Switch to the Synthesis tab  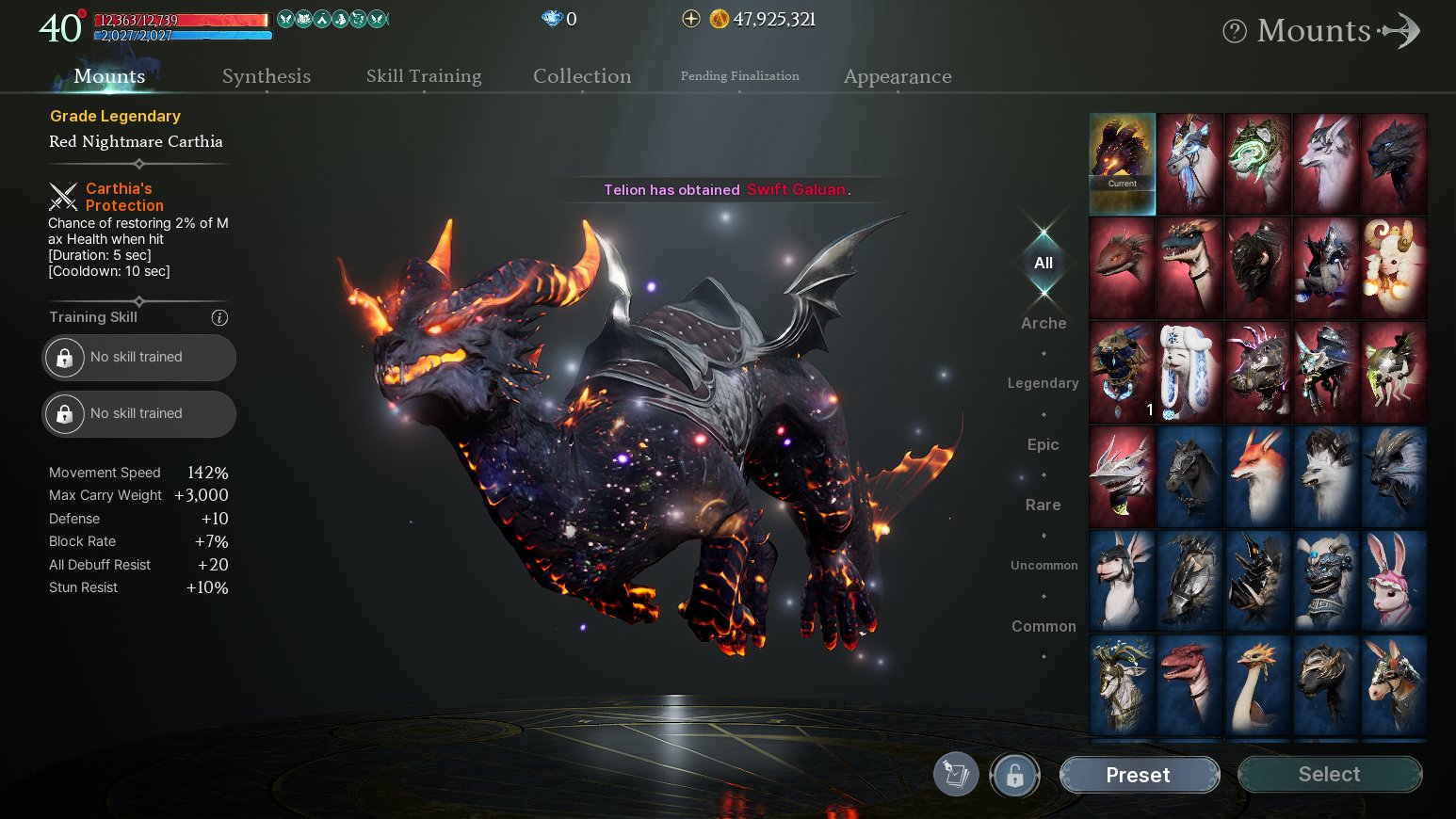click(x=267, y=76)
